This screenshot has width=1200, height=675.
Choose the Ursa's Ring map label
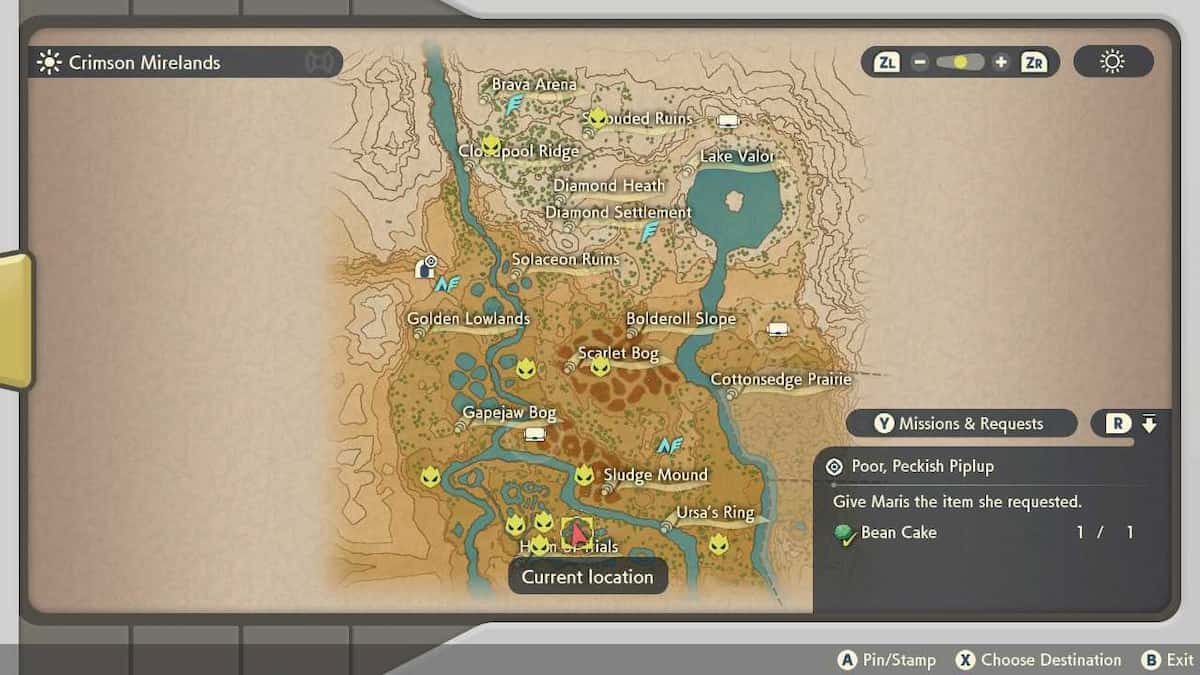coord(714,513)
